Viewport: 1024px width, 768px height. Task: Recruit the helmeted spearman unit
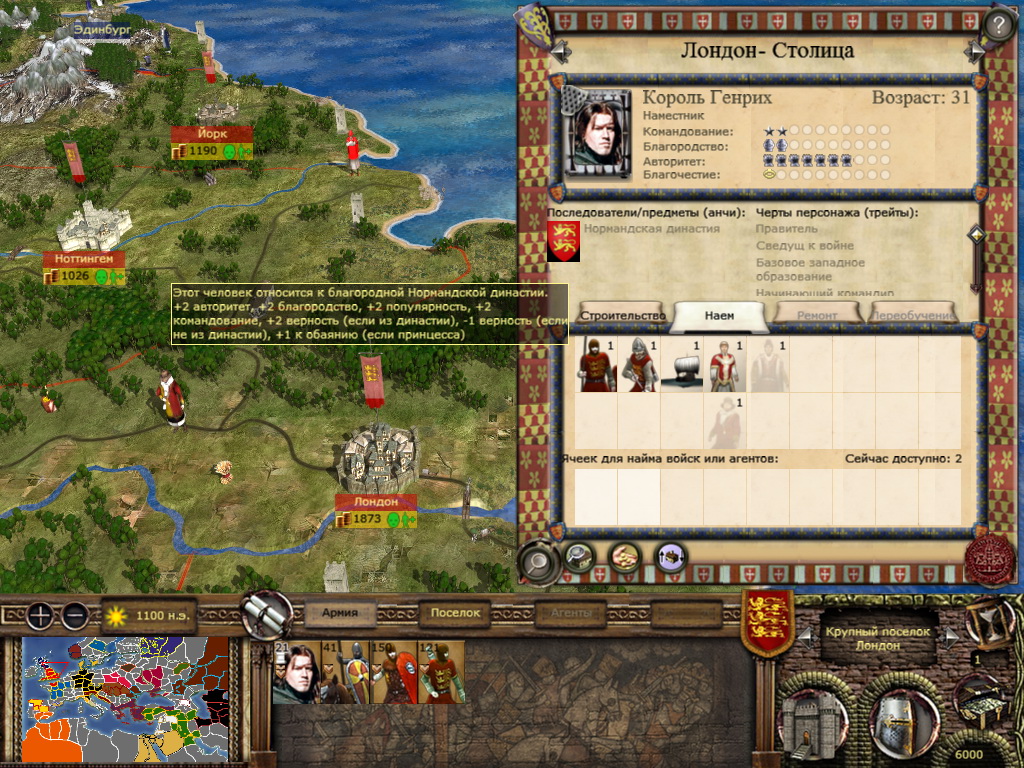coord(640,366)
